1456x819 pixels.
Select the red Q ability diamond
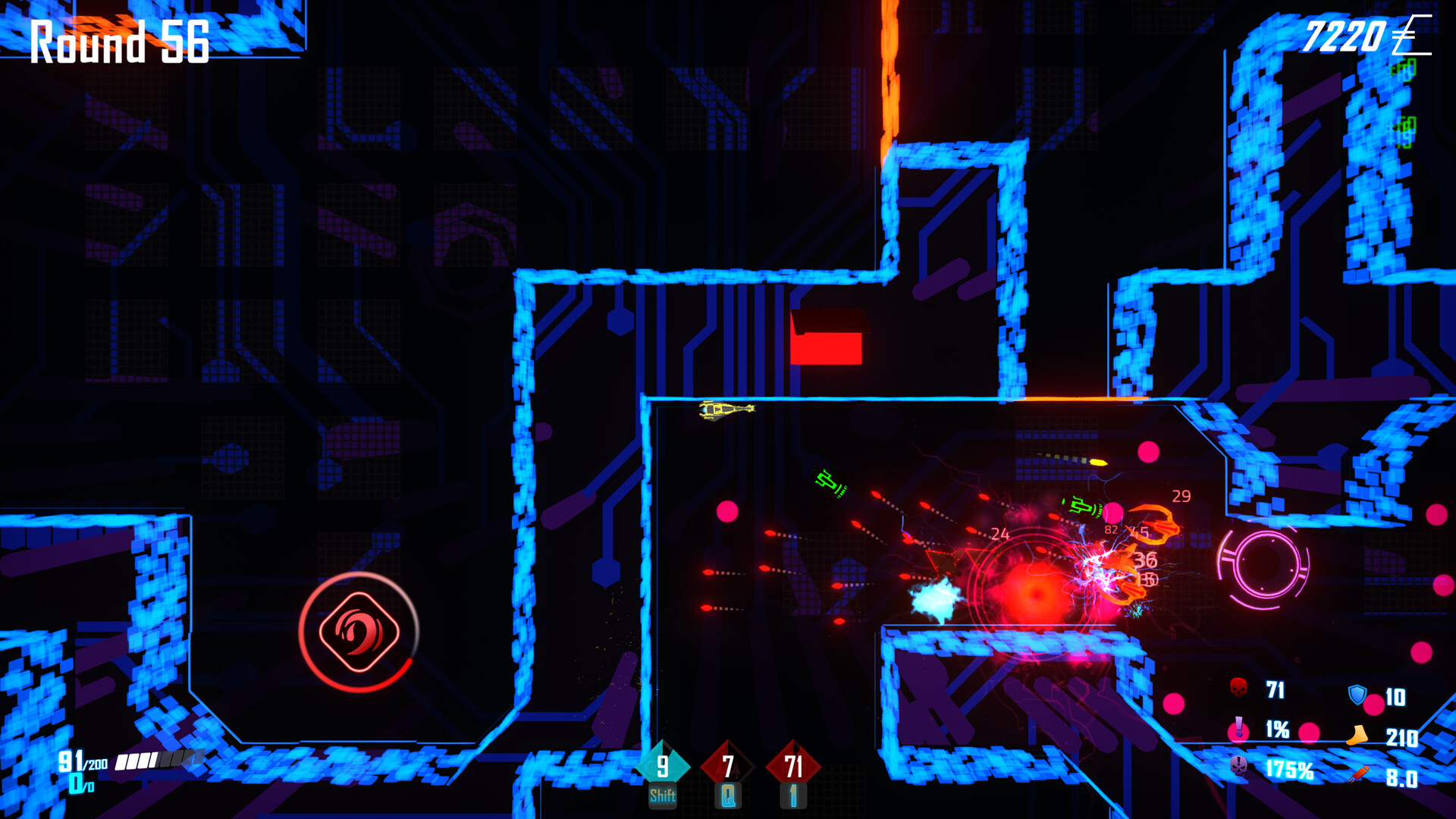(727, 767)
